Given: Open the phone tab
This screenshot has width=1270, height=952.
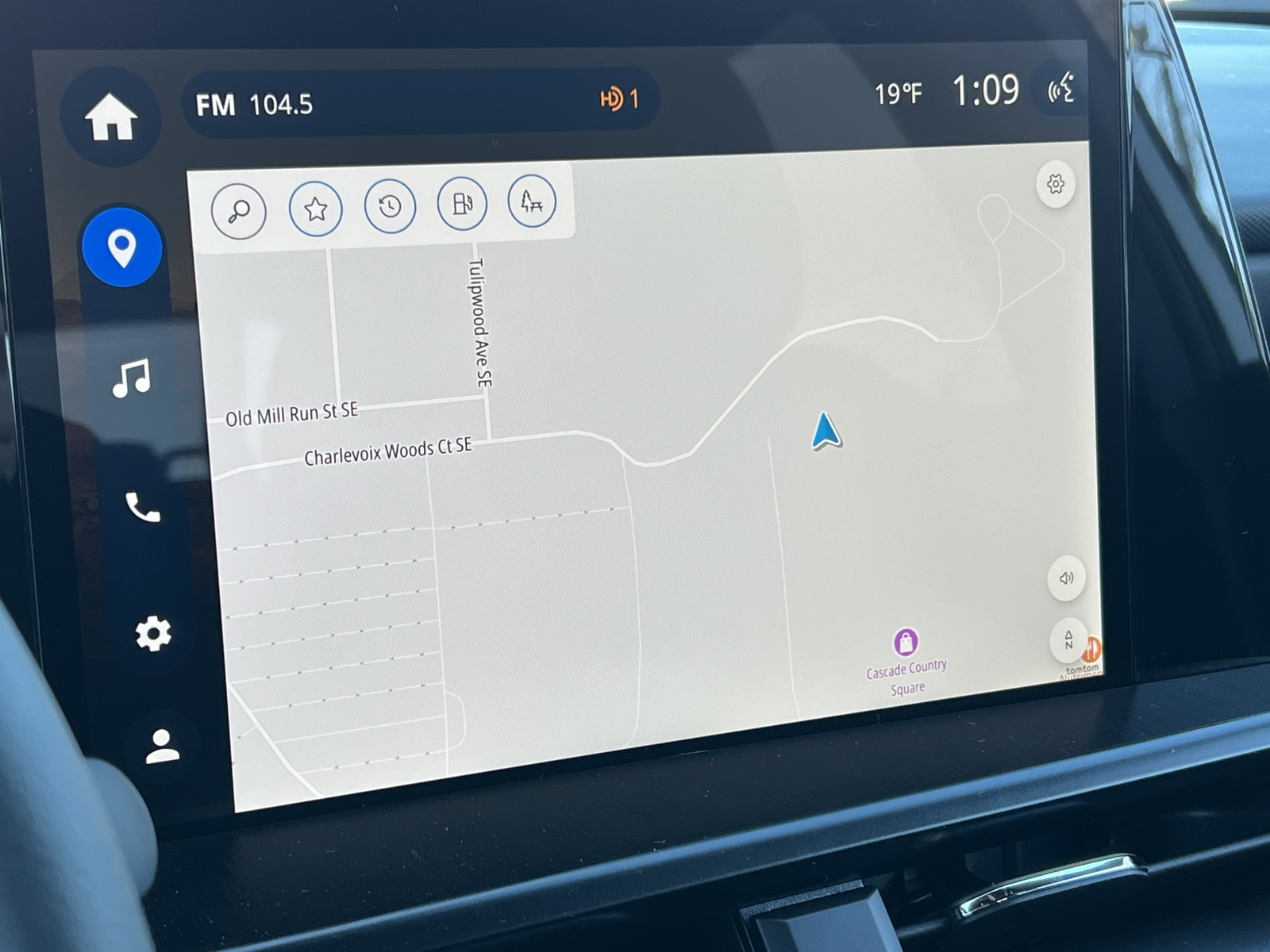Looking at the screenshot, I should point(143,508).
